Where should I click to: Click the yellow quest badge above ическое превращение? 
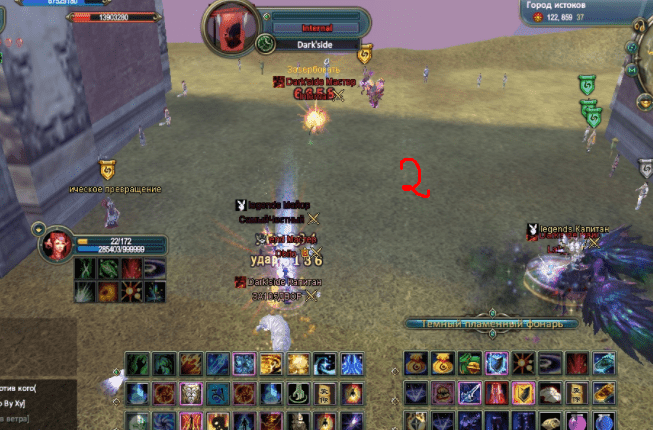104,170
